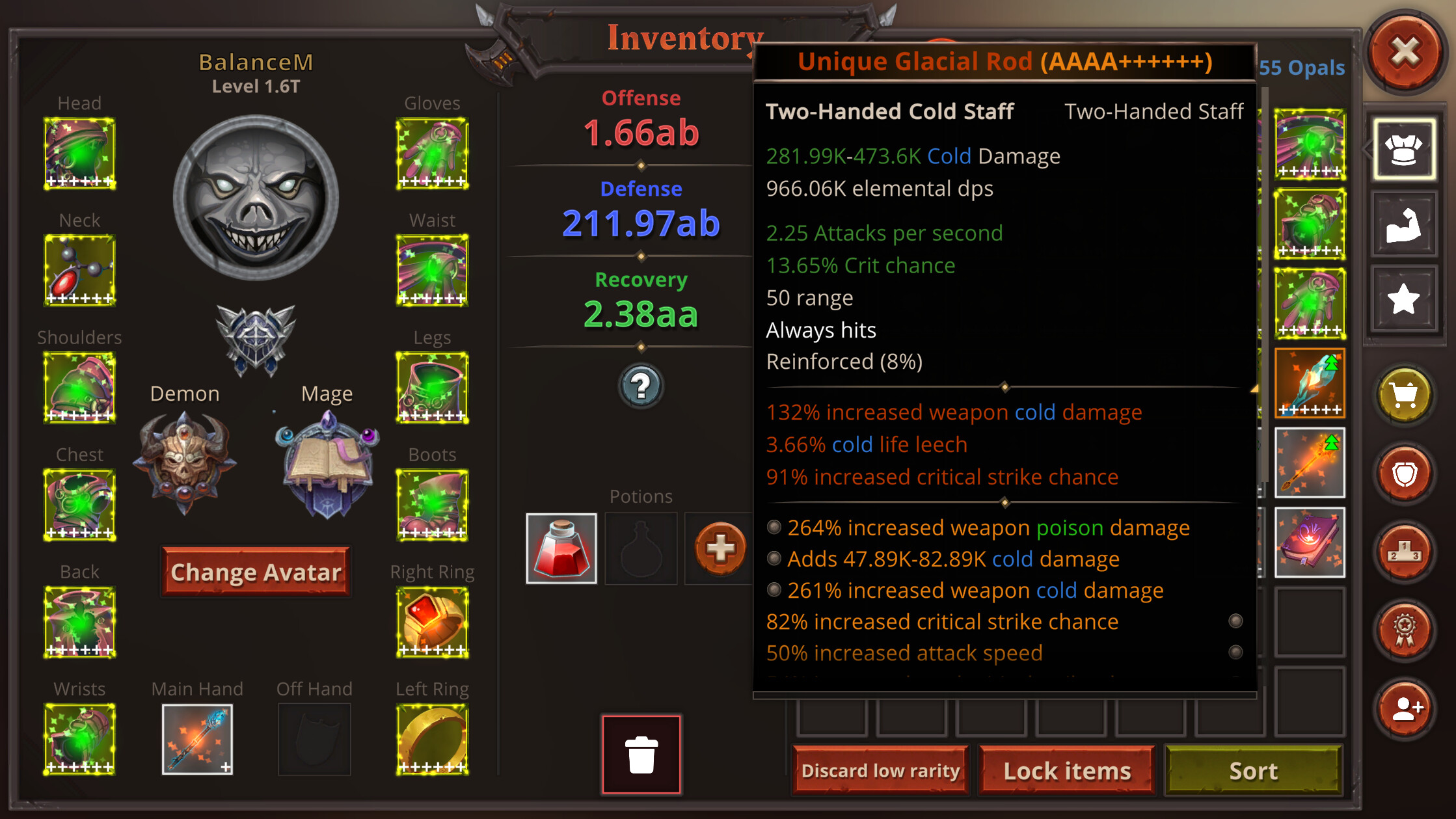Image resolution: width=1456 pixels, height=819 pixels.
Task: Switch to the strength stats tab
Action: pyautogui.click(x=1403, y=224)
